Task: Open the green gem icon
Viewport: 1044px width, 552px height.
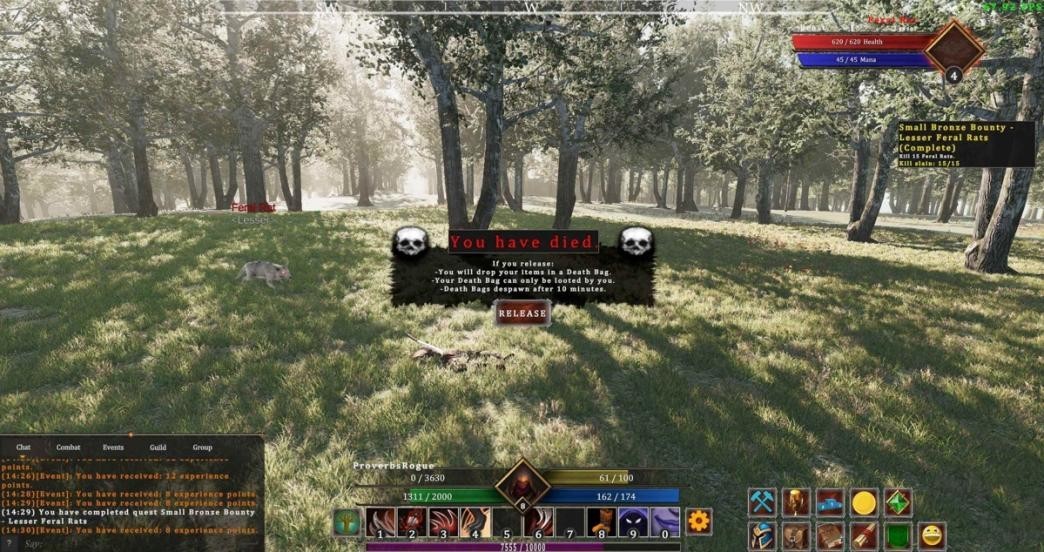Action: [x=898, y=502]
